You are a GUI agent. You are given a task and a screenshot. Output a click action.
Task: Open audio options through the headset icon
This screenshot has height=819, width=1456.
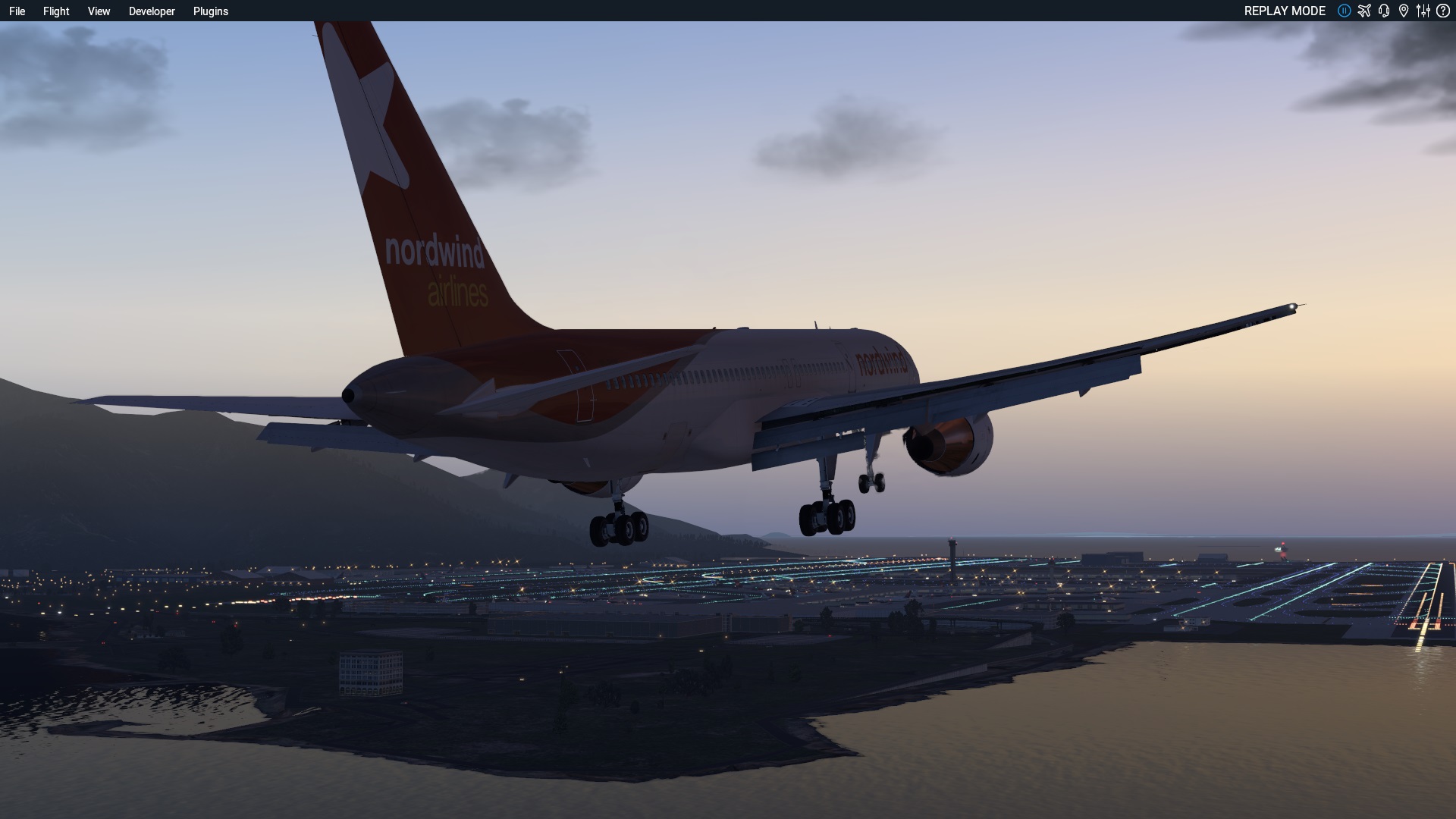(1384, 11)
